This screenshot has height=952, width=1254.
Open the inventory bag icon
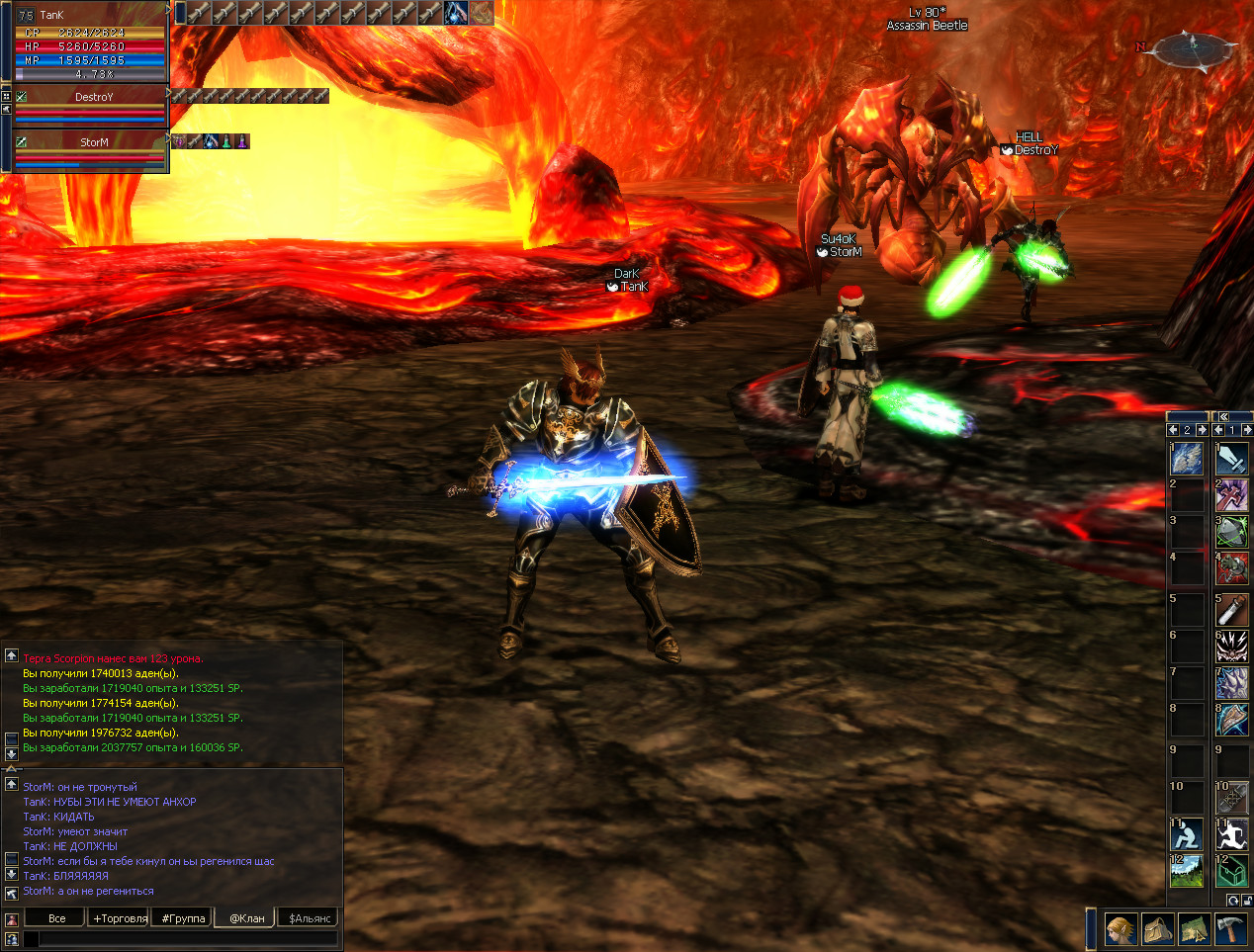click(1157, 930)
